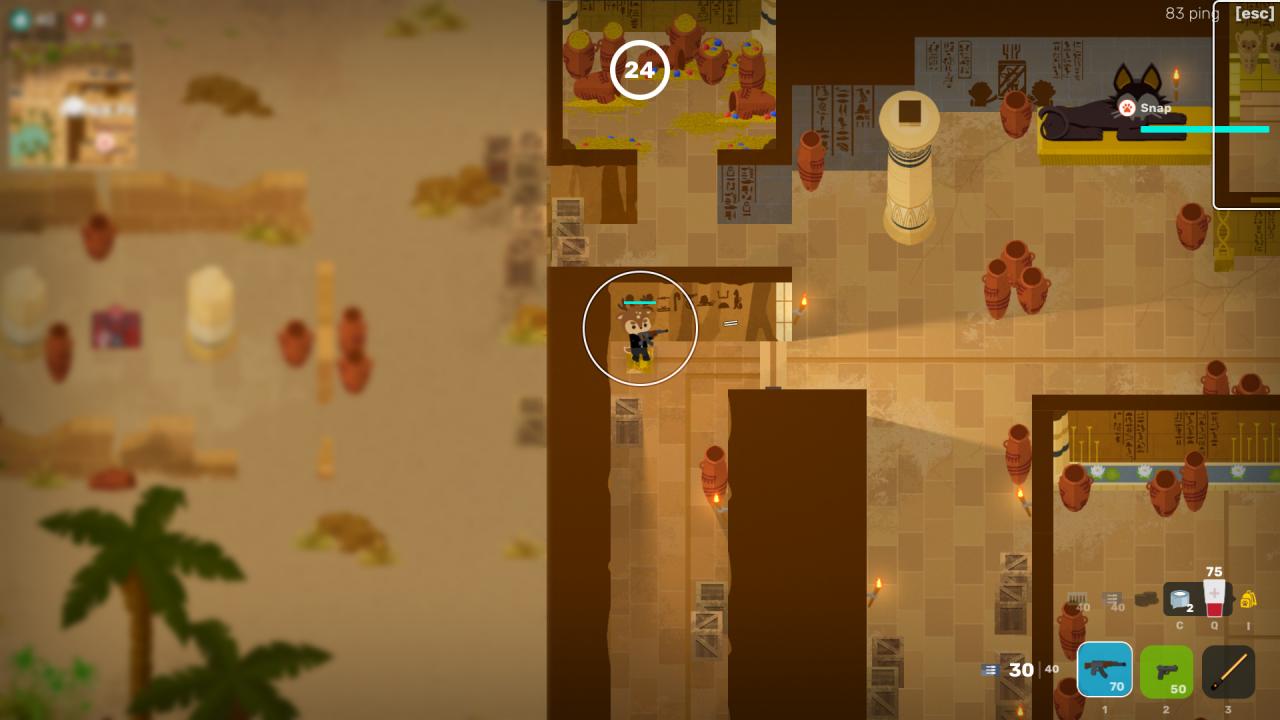
Task: Open the menu with the esc button
Action: (x=1254, y=14)
